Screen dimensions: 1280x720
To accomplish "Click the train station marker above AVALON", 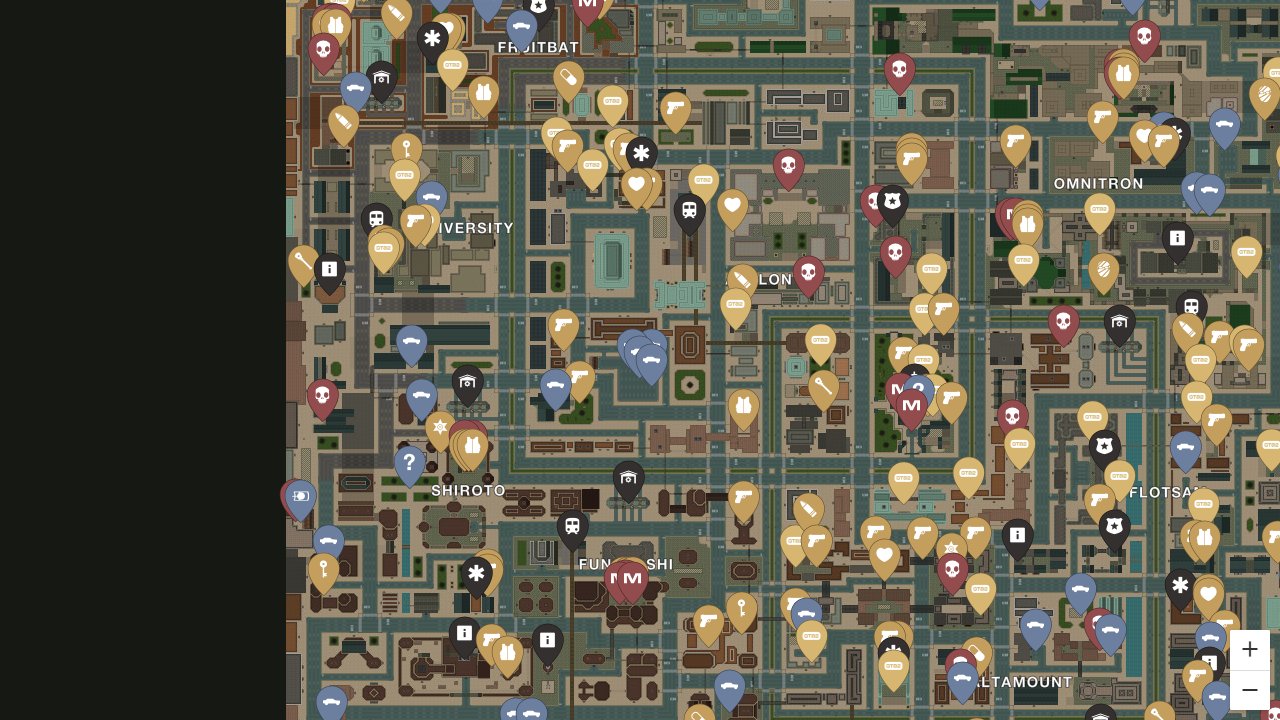I will pyautogui.click(x=689, y=210).
